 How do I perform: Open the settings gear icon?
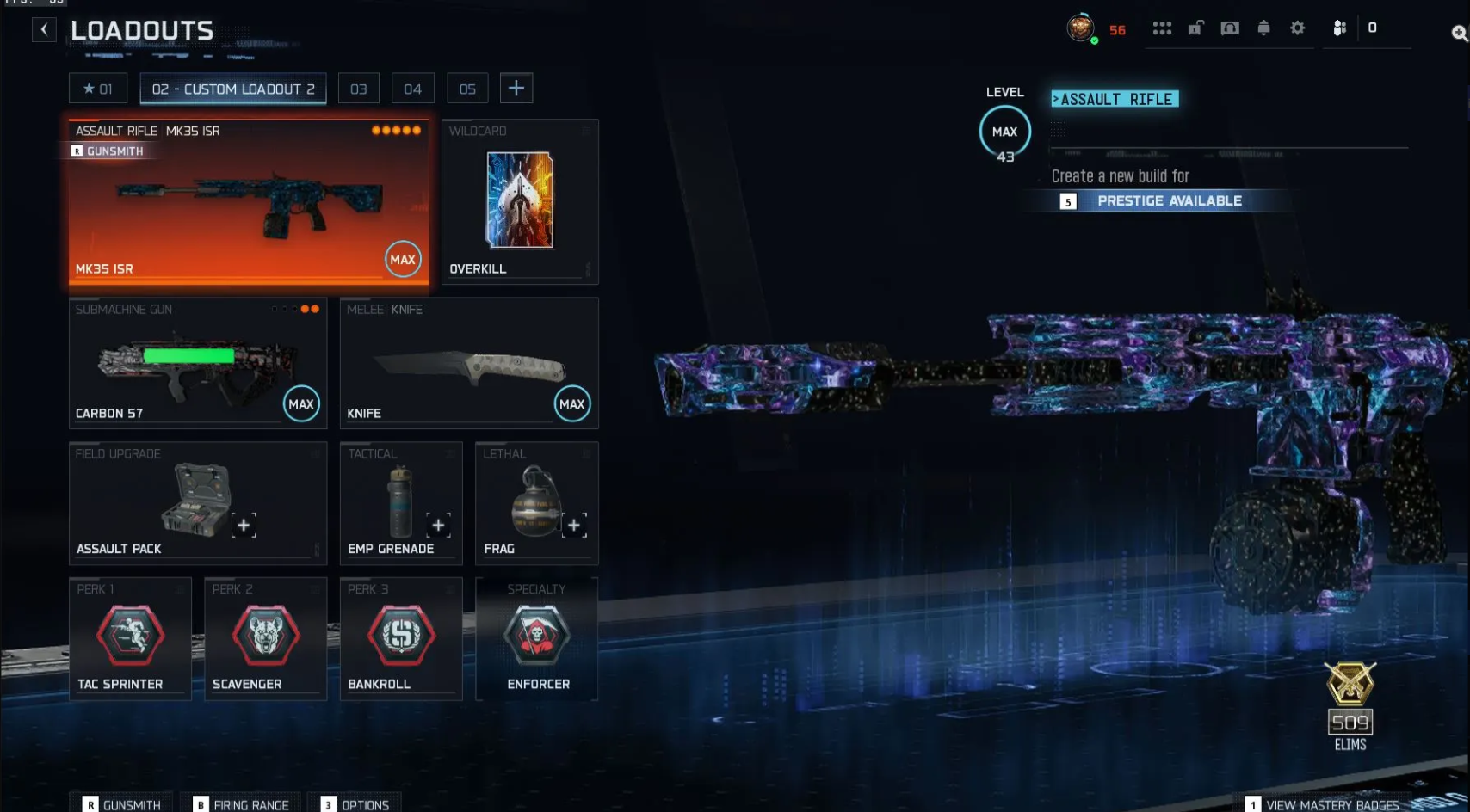[x=1297, y=28]
